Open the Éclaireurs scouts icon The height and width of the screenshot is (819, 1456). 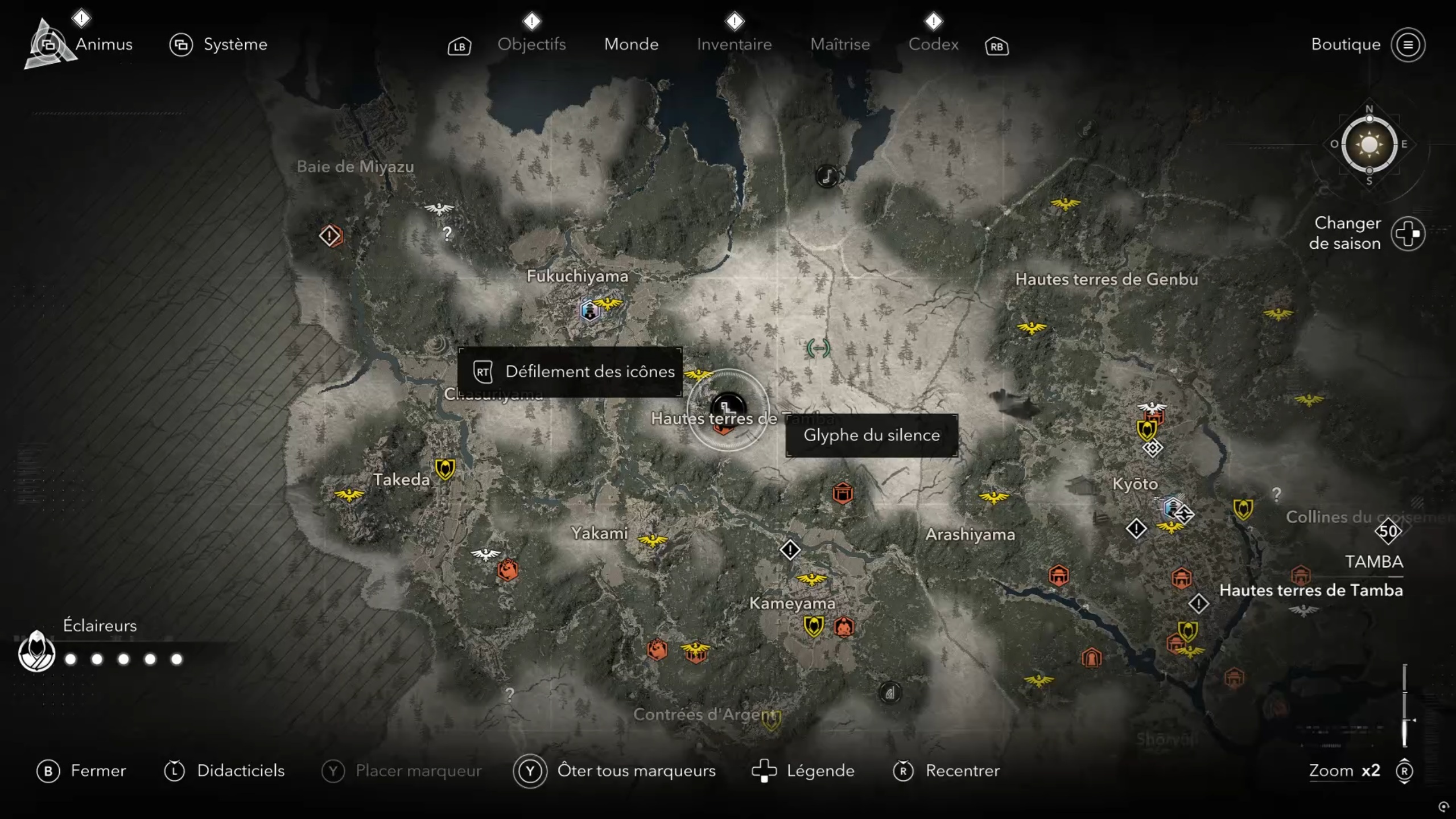(36, 652)
